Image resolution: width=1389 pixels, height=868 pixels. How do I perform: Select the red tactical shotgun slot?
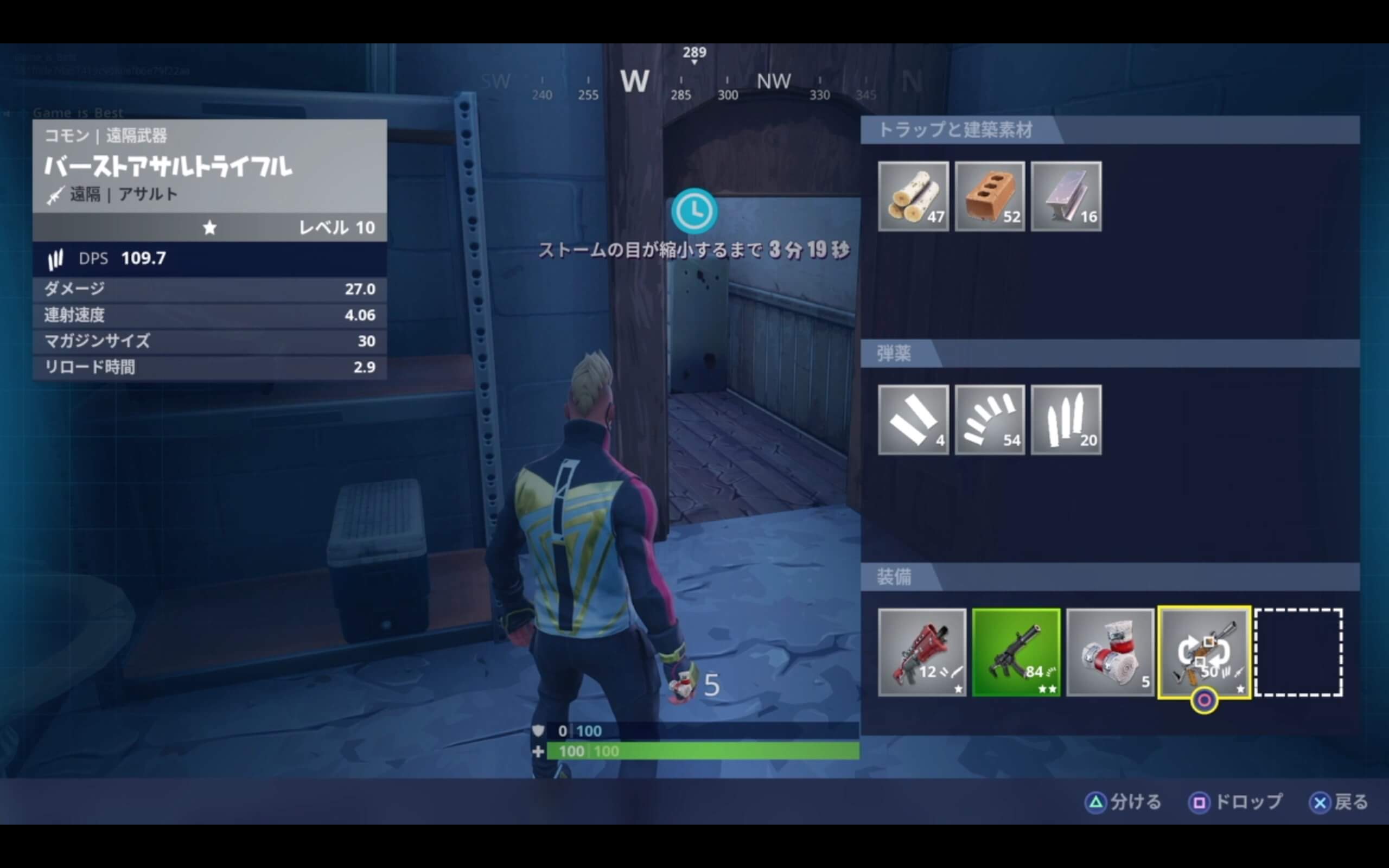tap(922, 652)
